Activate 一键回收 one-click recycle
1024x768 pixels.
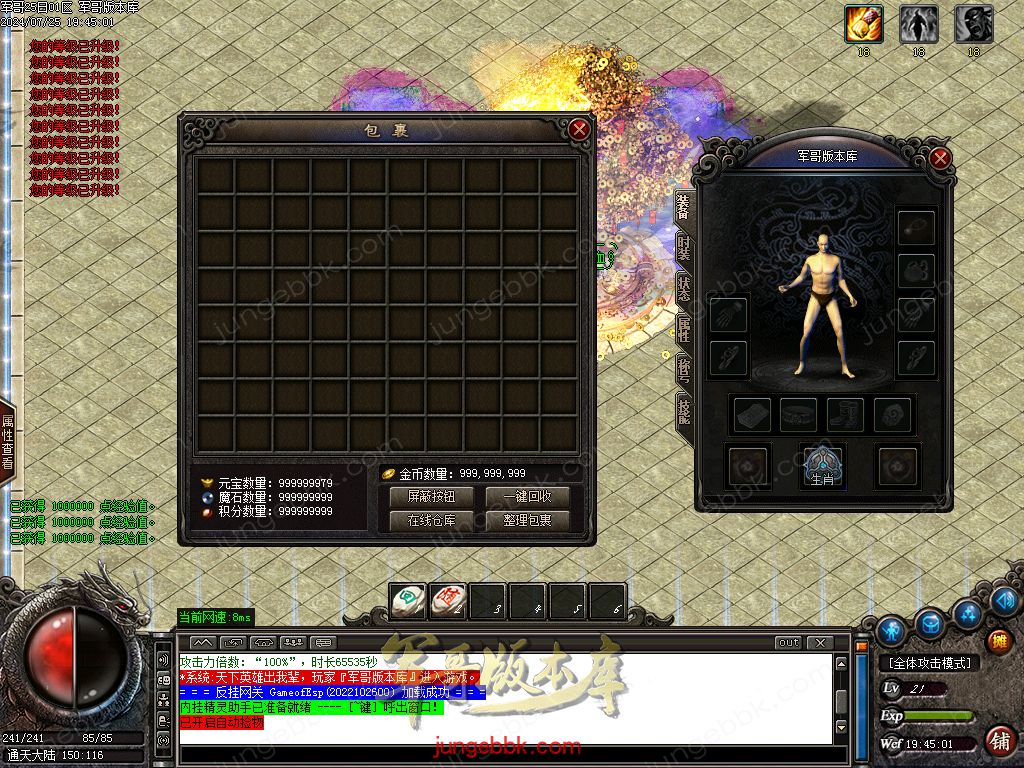527,497
